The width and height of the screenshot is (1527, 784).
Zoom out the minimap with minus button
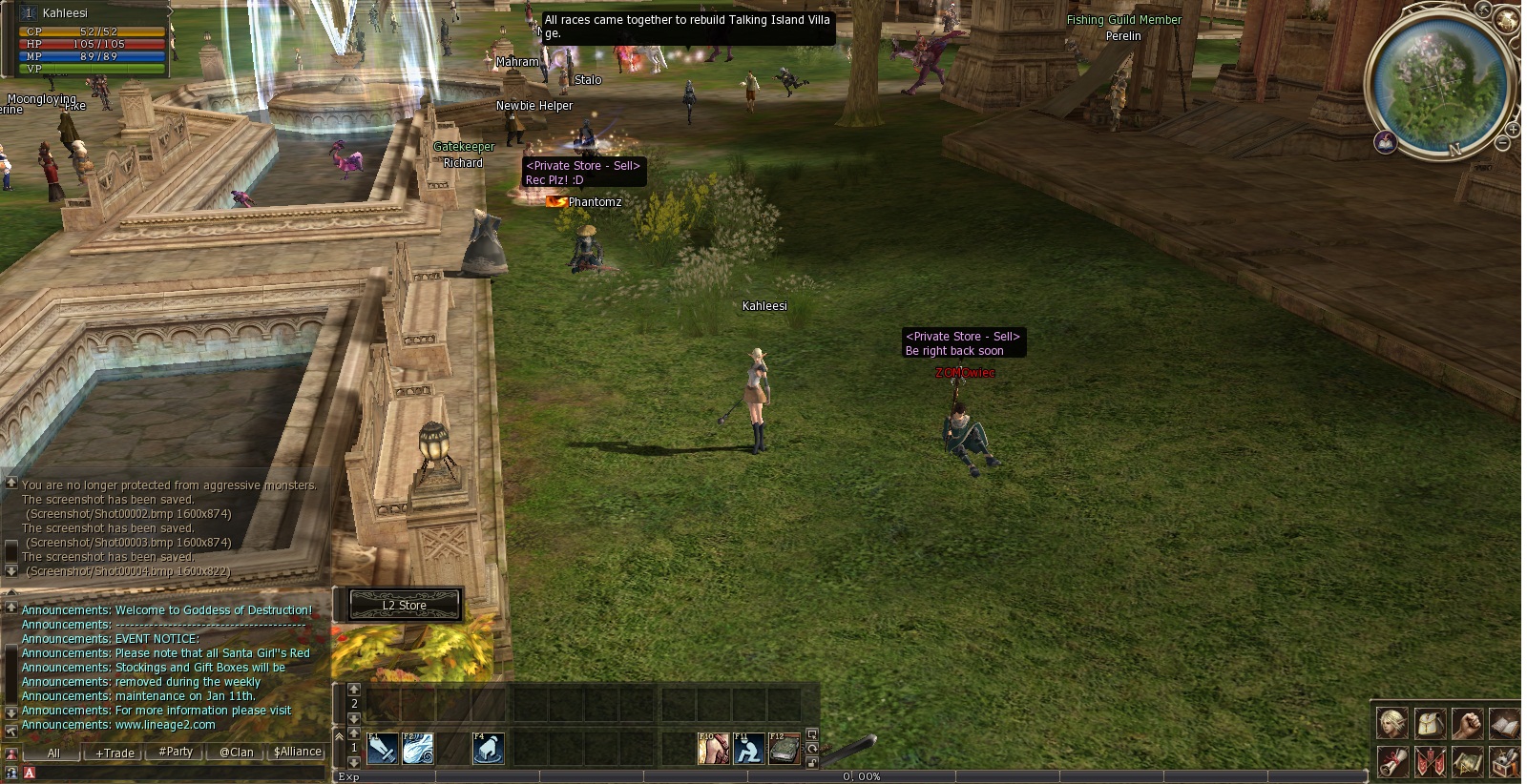click(x=1502, y=143)
